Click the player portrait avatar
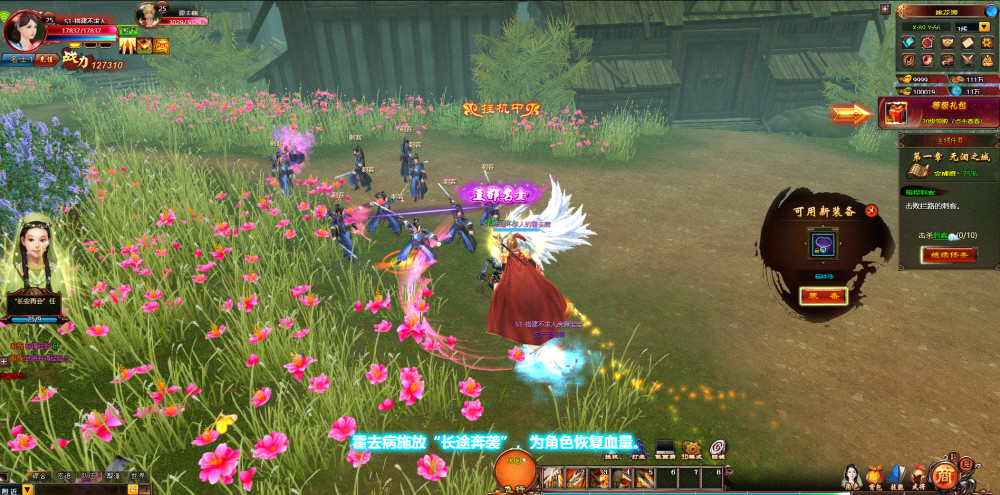This screenshot has height=495, width=1000. click(x=22, y=29)
